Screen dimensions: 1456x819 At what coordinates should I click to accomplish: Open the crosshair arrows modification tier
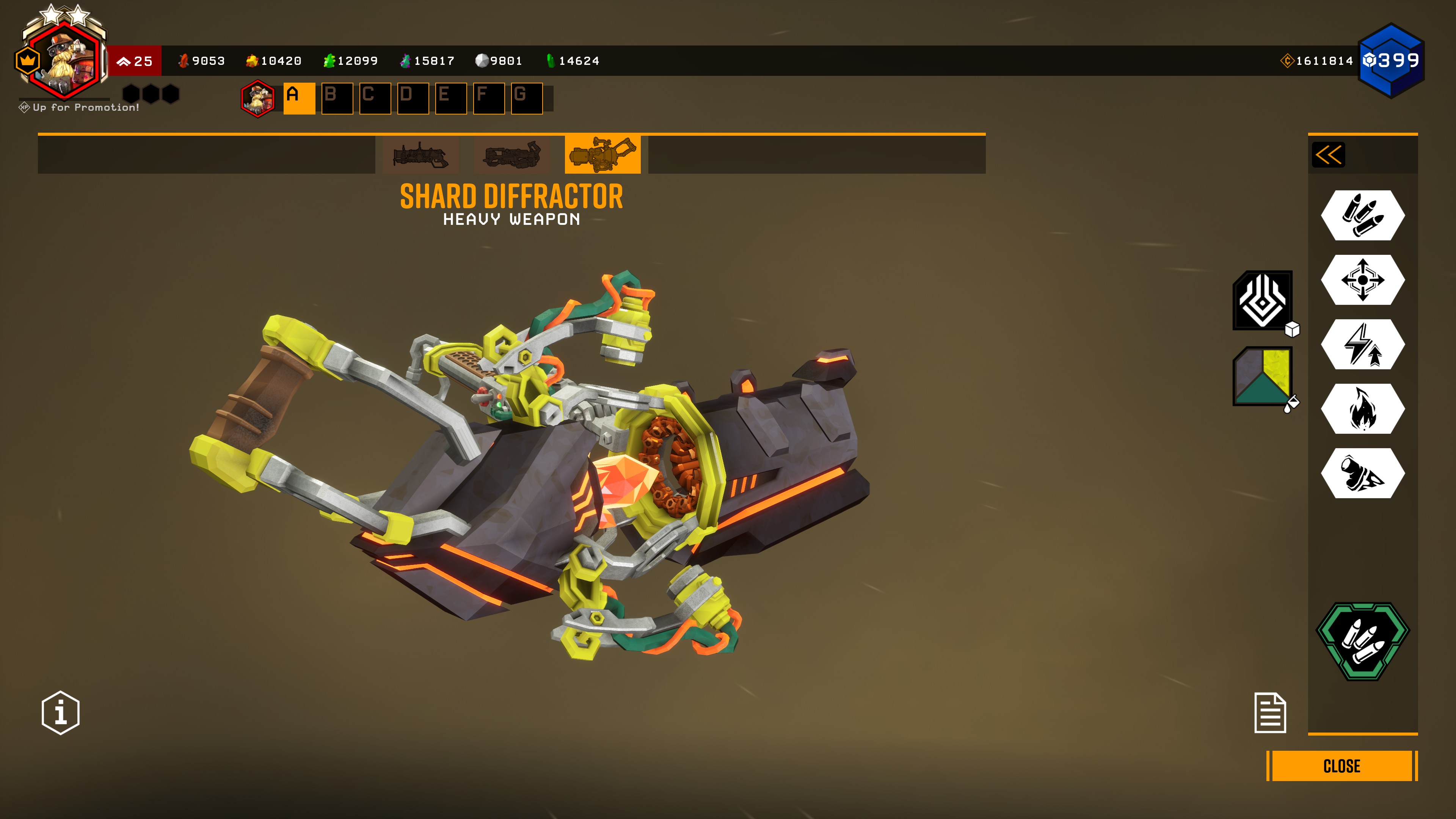point(1362,280)
